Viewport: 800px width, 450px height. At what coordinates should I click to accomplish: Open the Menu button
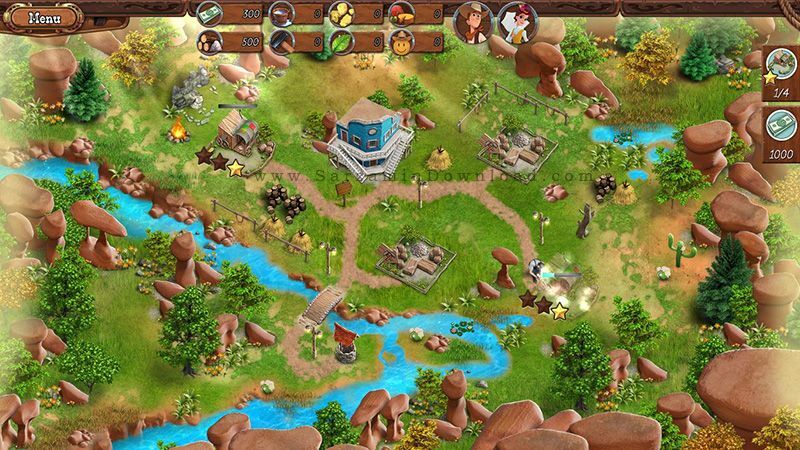coord(43,17)
